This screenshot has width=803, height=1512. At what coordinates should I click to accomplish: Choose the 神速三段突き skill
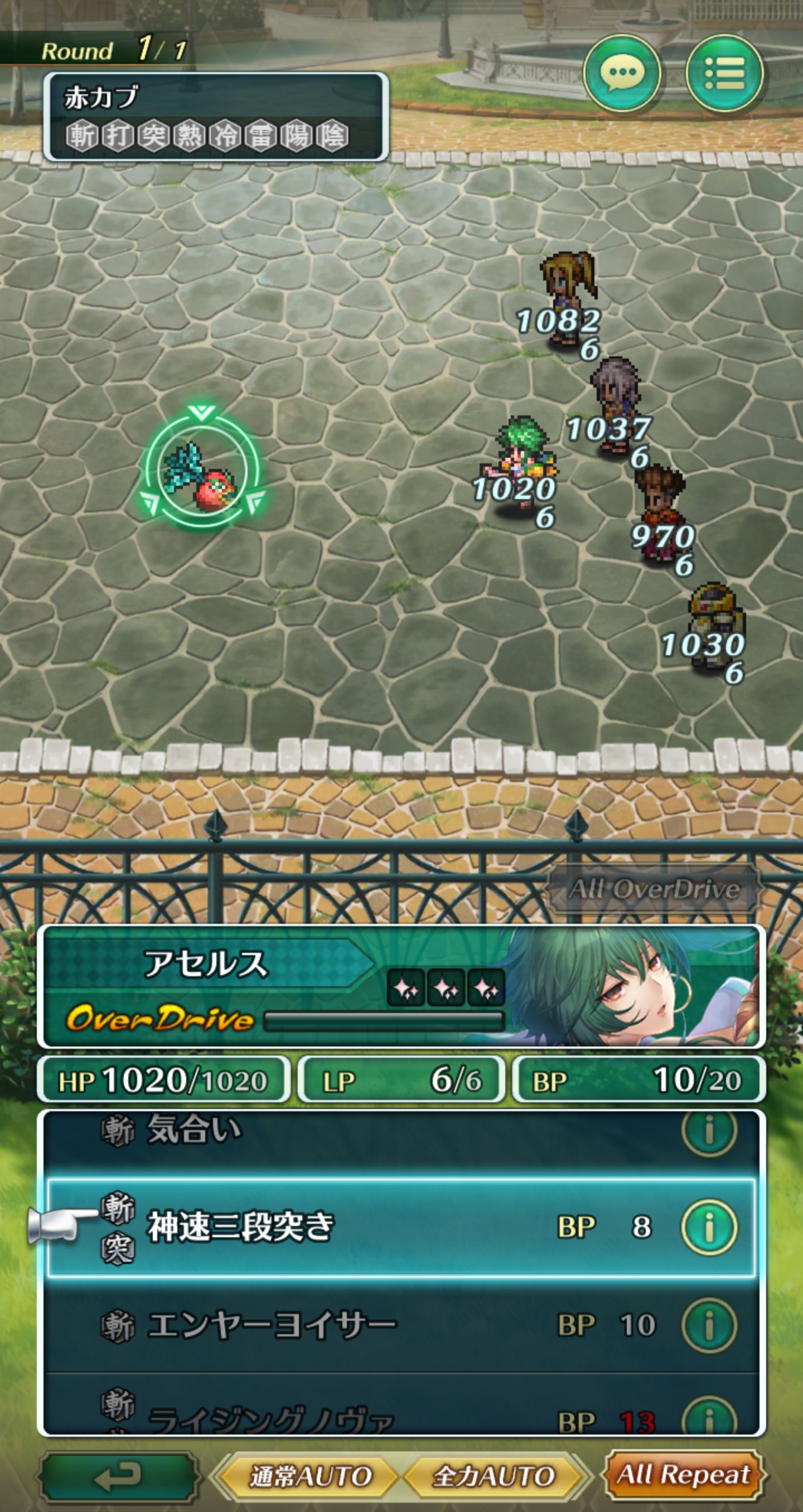click(352, 1227)
